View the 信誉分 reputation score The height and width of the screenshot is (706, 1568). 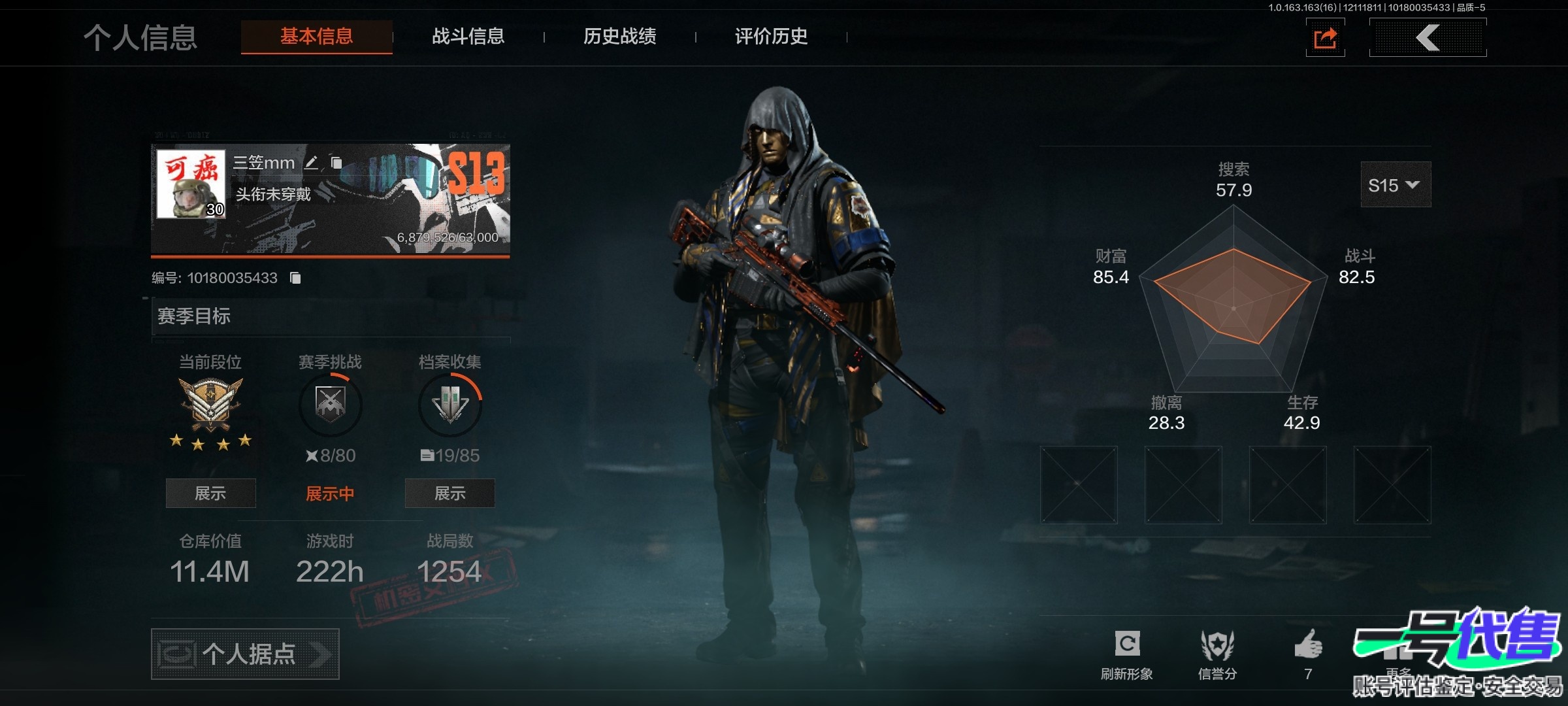pos(1217,652)
